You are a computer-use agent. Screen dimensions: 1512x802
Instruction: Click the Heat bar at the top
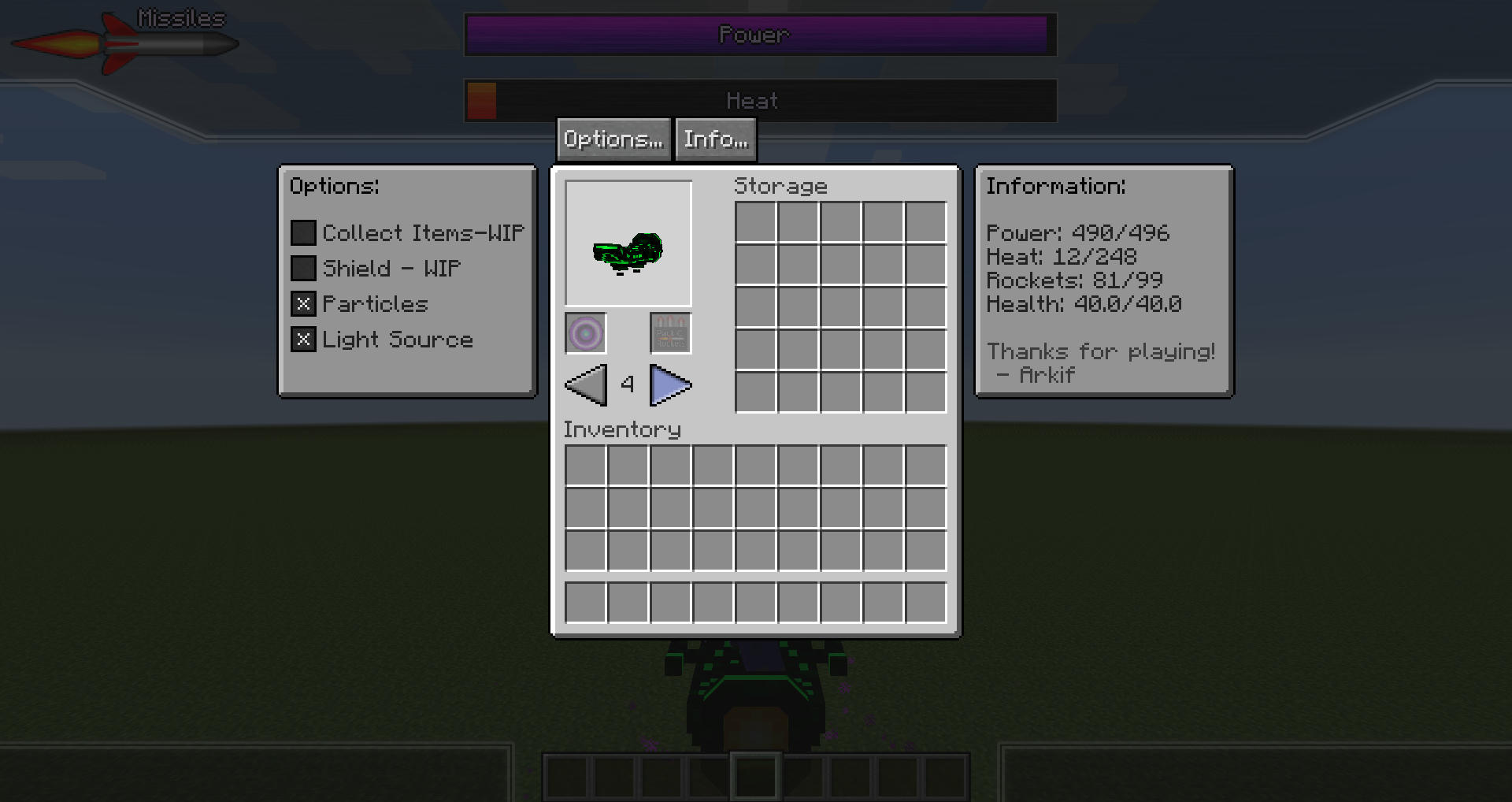click(x=758, y=100)
